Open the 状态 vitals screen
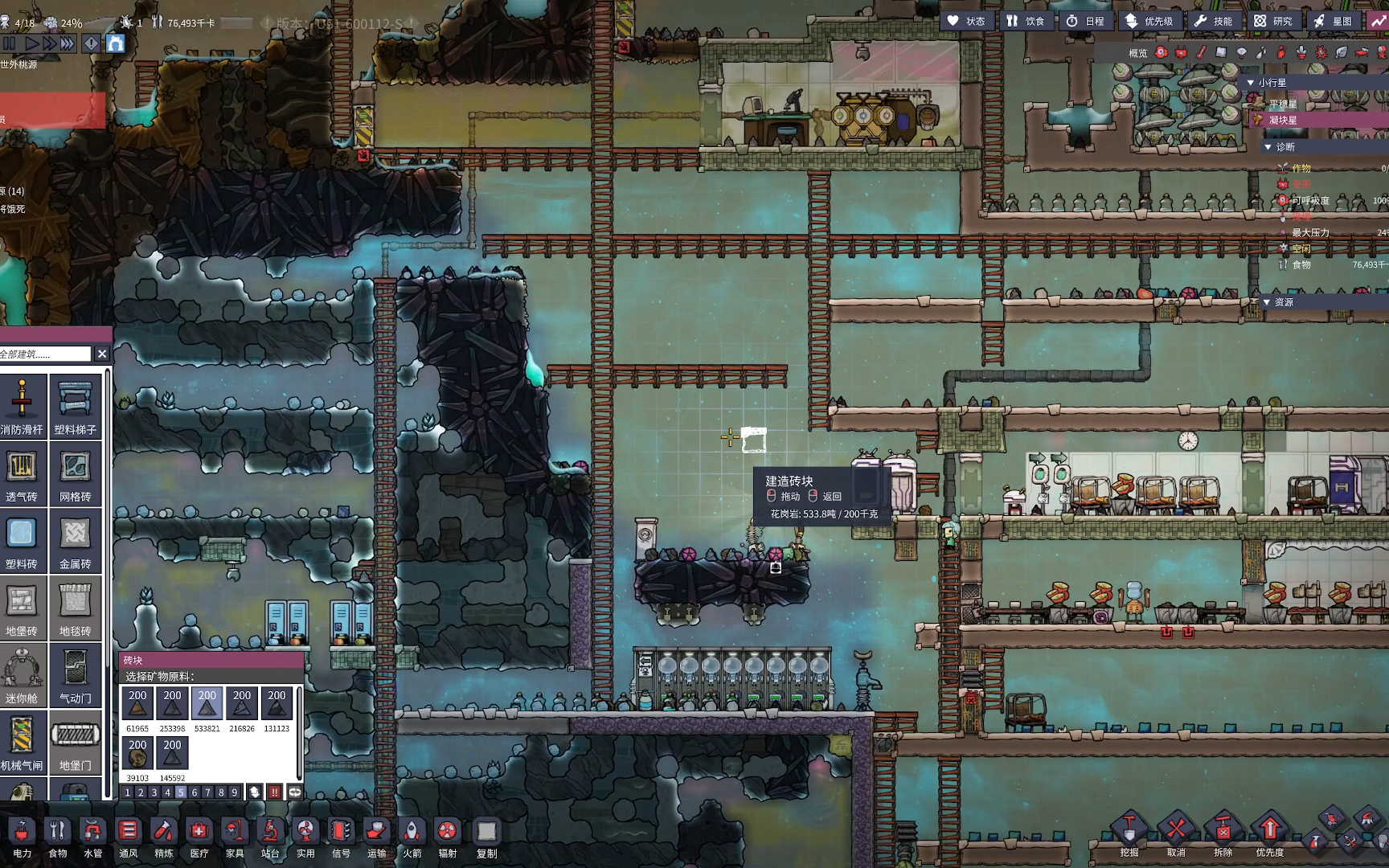Viewport: 1389px width, 868px height. 966,21
